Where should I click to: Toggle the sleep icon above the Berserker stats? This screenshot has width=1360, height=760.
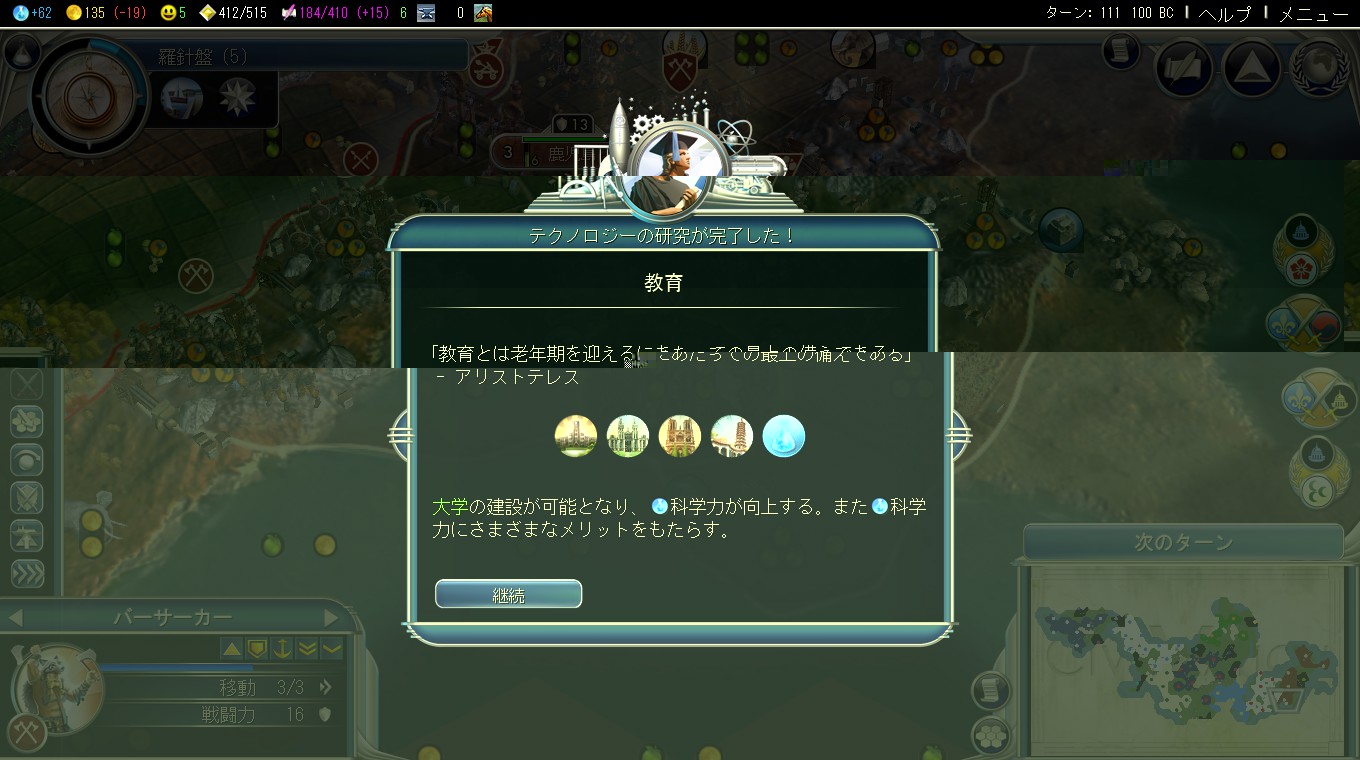pos(283,649)
